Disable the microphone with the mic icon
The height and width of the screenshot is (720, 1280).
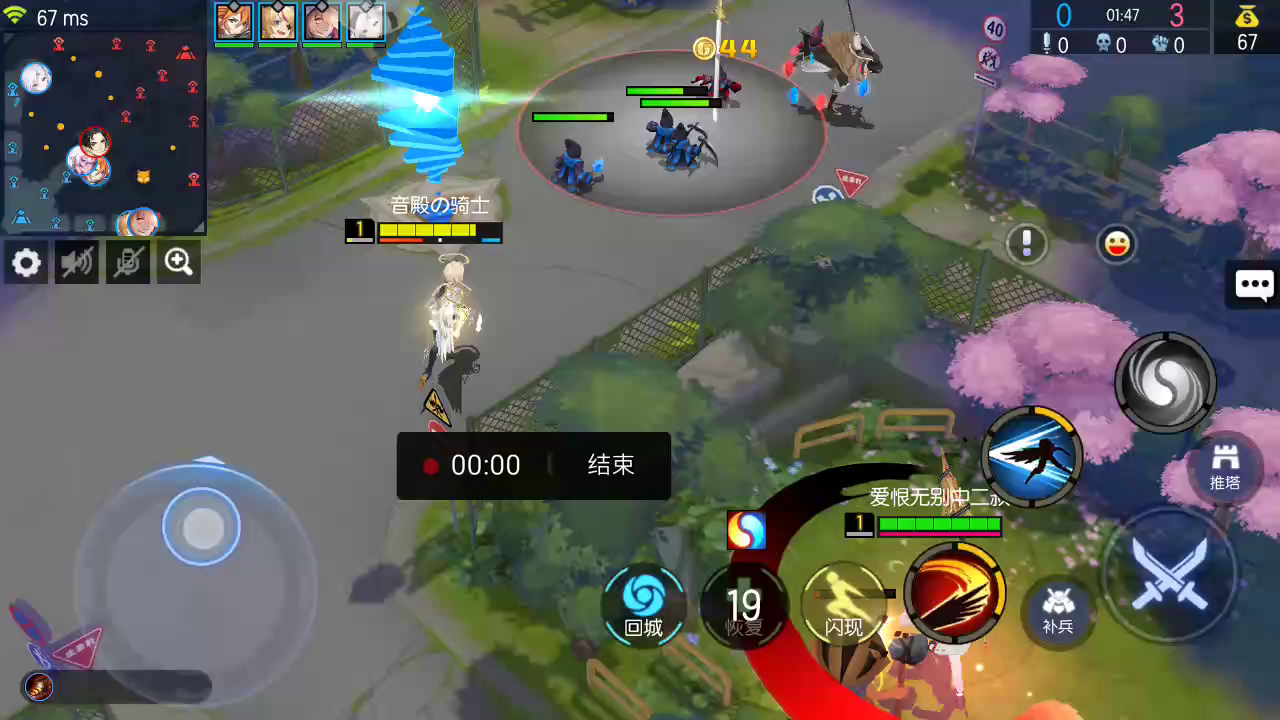point(128,262)
